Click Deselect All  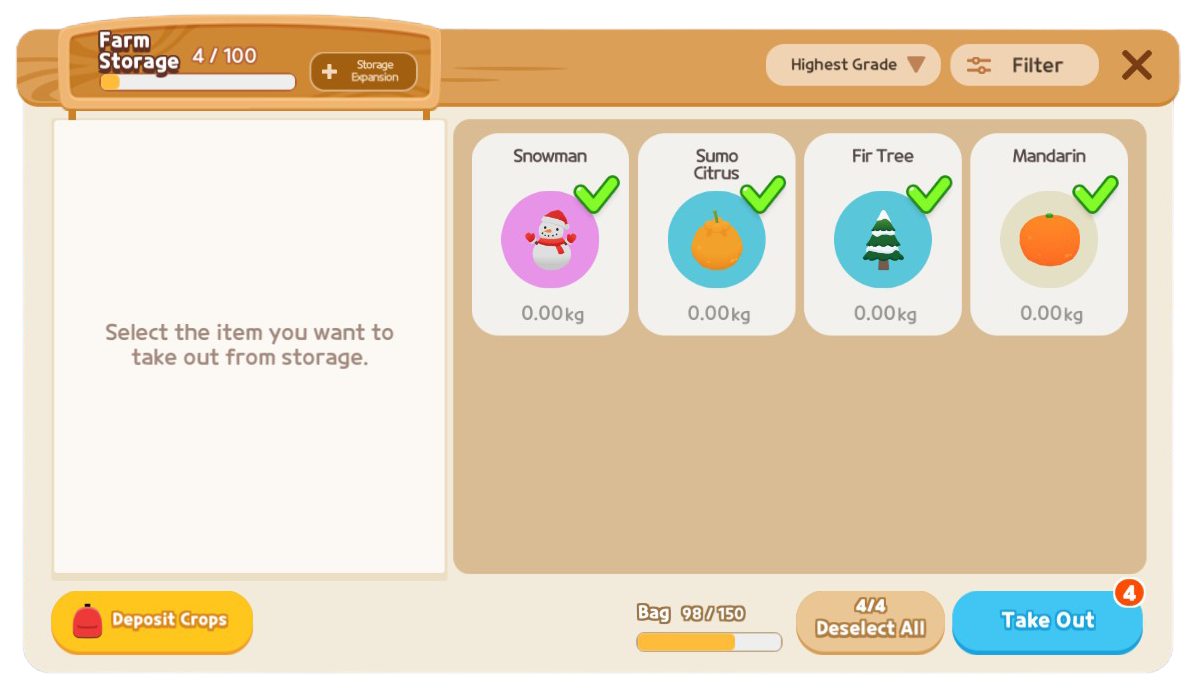click(870, 619)
